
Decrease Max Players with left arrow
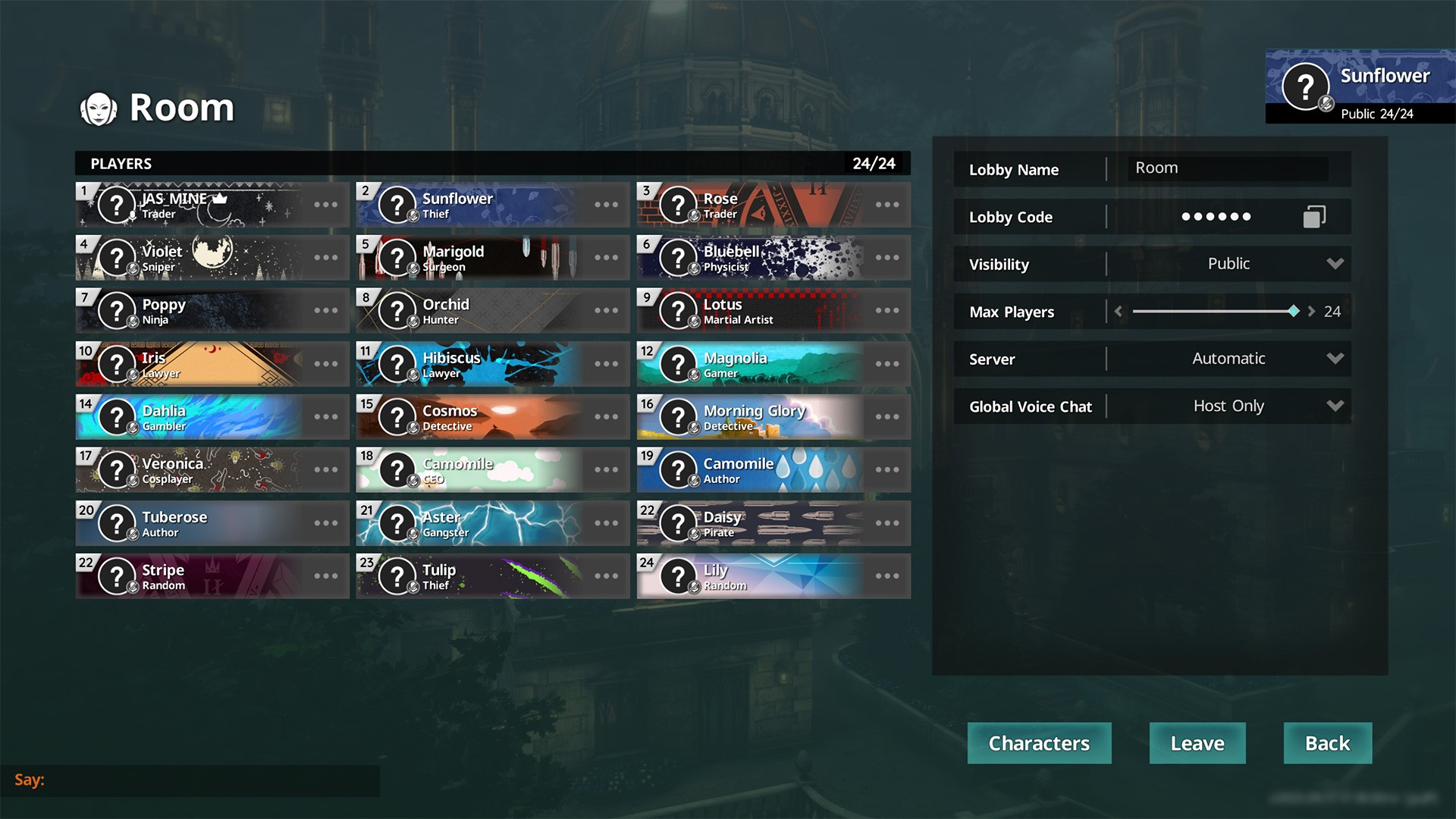click(x=1119, y=312)
